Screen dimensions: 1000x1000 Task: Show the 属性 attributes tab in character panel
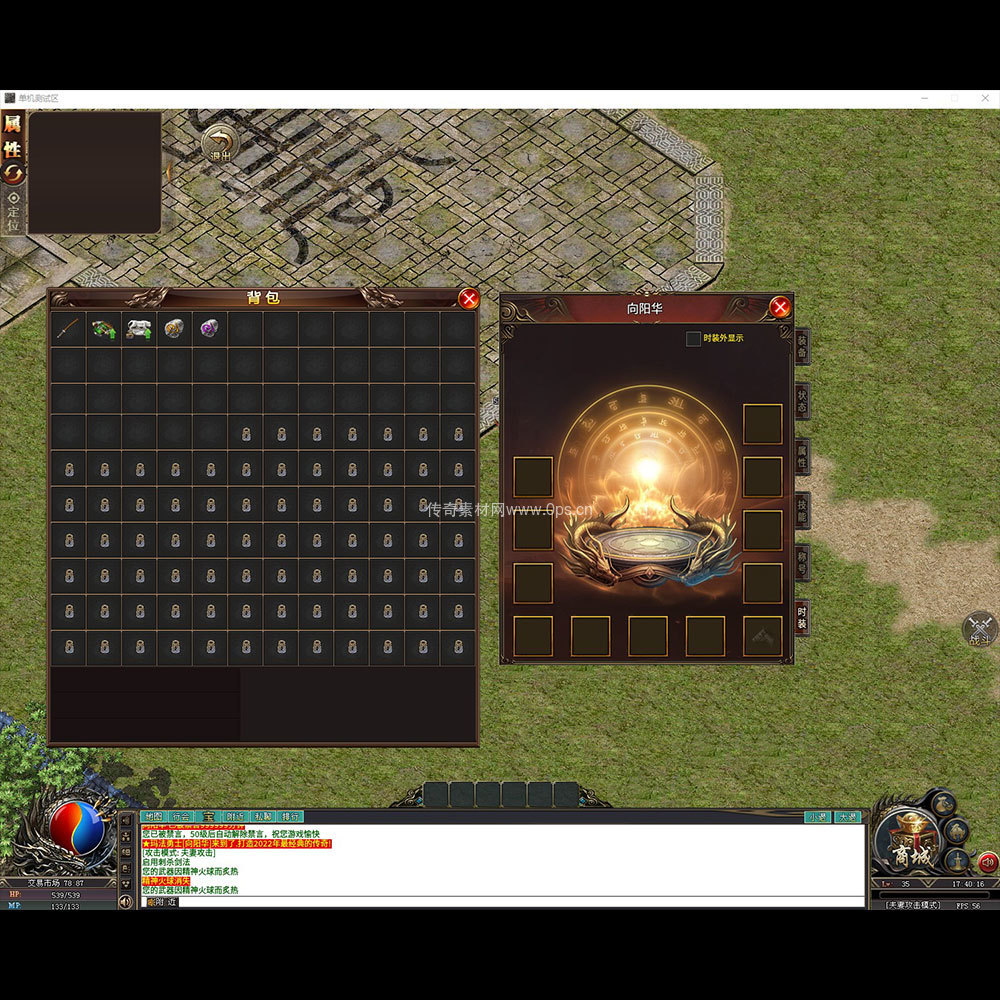[802, 456]
